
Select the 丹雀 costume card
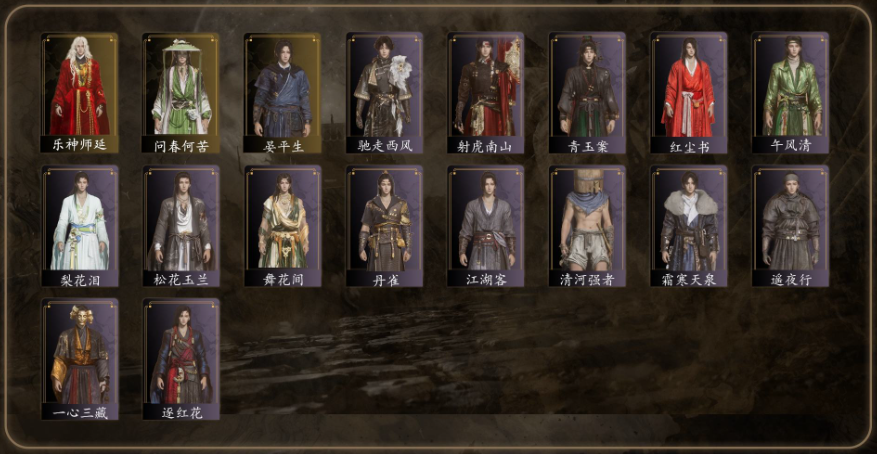pyautogui.click(x=385, y=227)
